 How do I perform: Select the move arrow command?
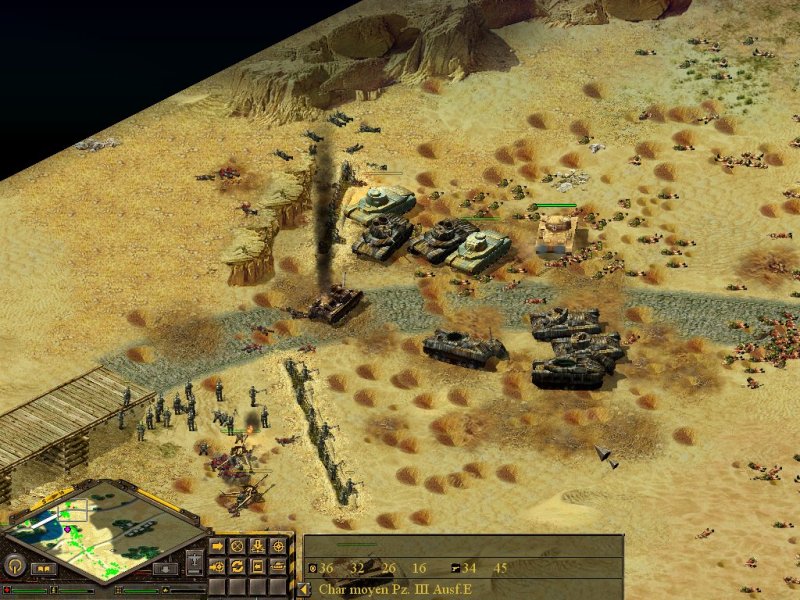click(x=217, y=547)
